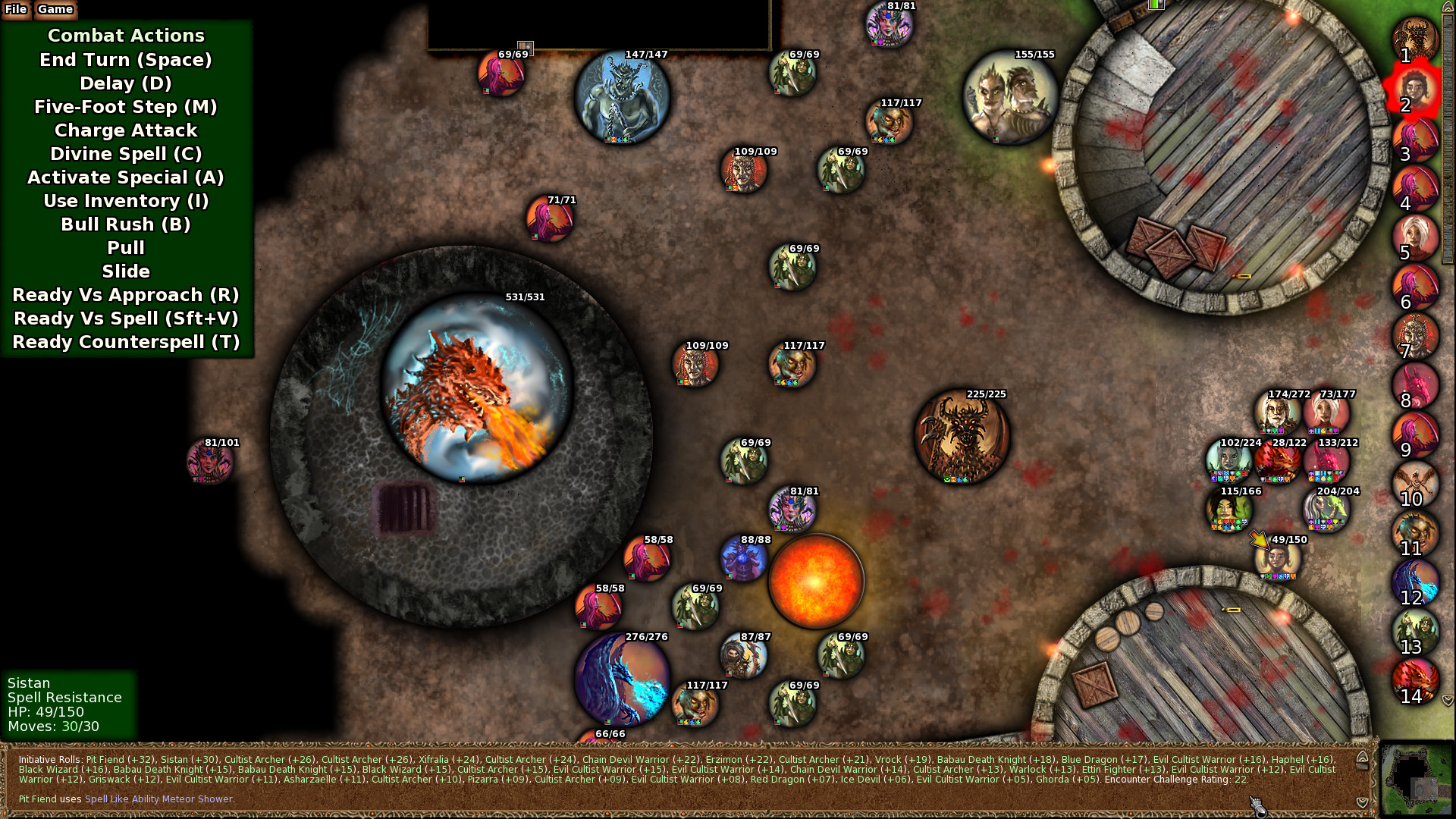Viewport: 1456px width, 819px height.
Task: Click the glowing orange fireball sphere on the map
Action: [815, 580]
